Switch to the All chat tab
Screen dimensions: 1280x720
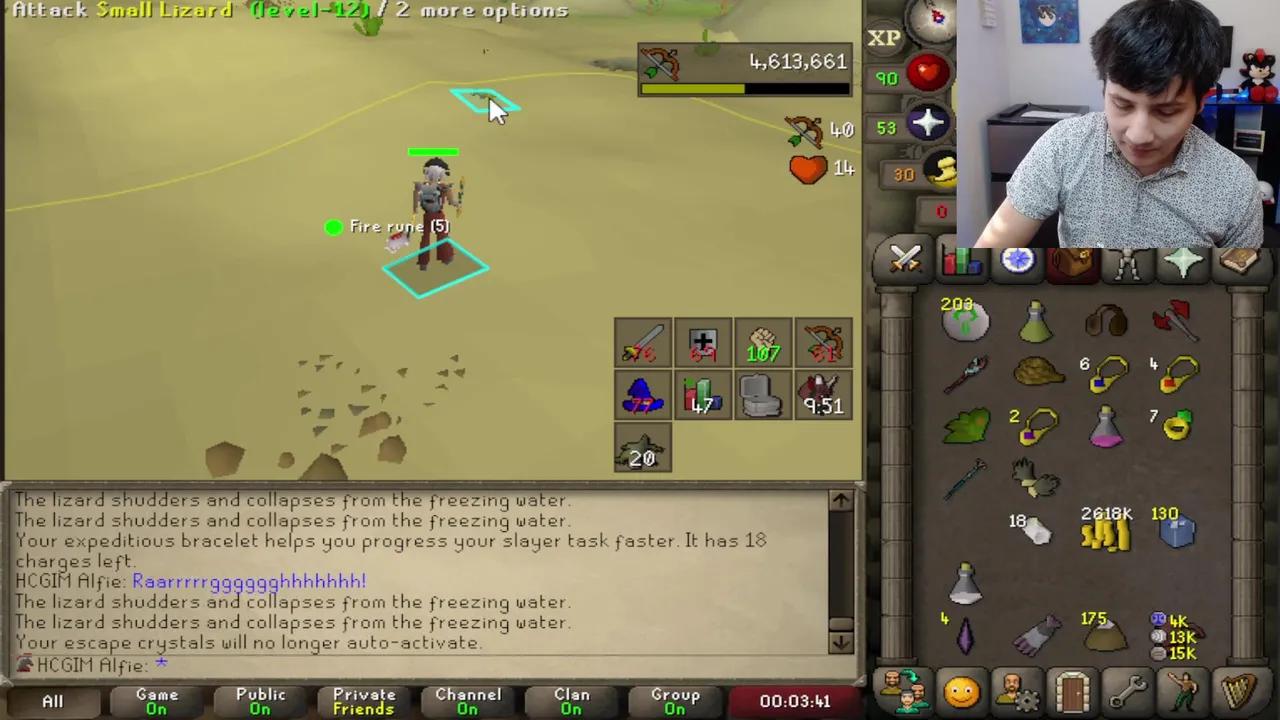point(52,700)
